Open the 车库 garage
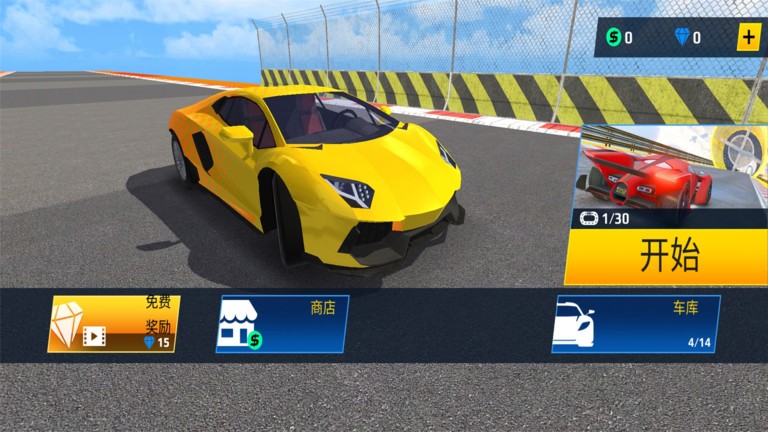 [635, 324]
